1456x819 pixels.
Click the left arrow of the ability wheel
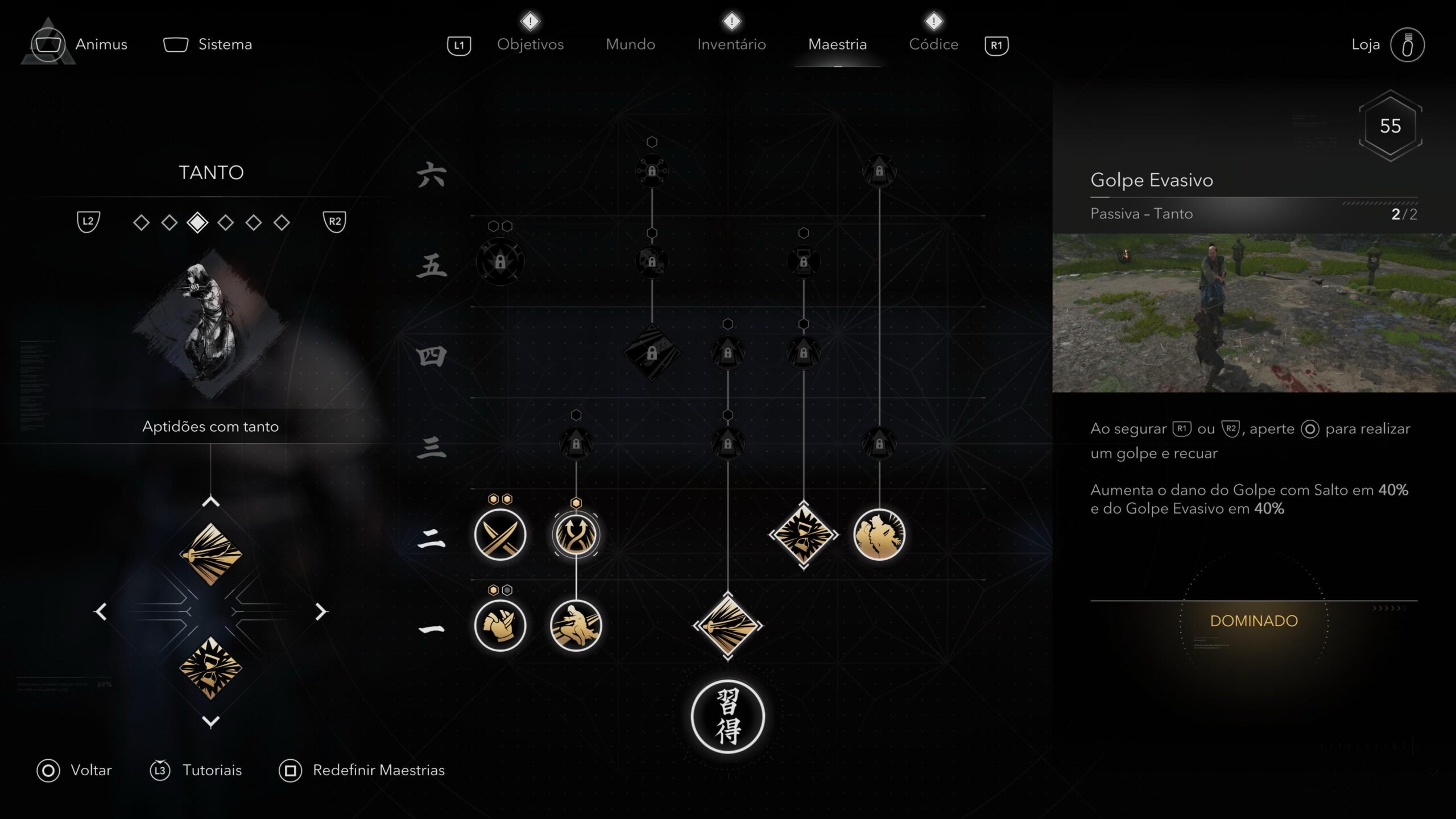click(101, 611)
